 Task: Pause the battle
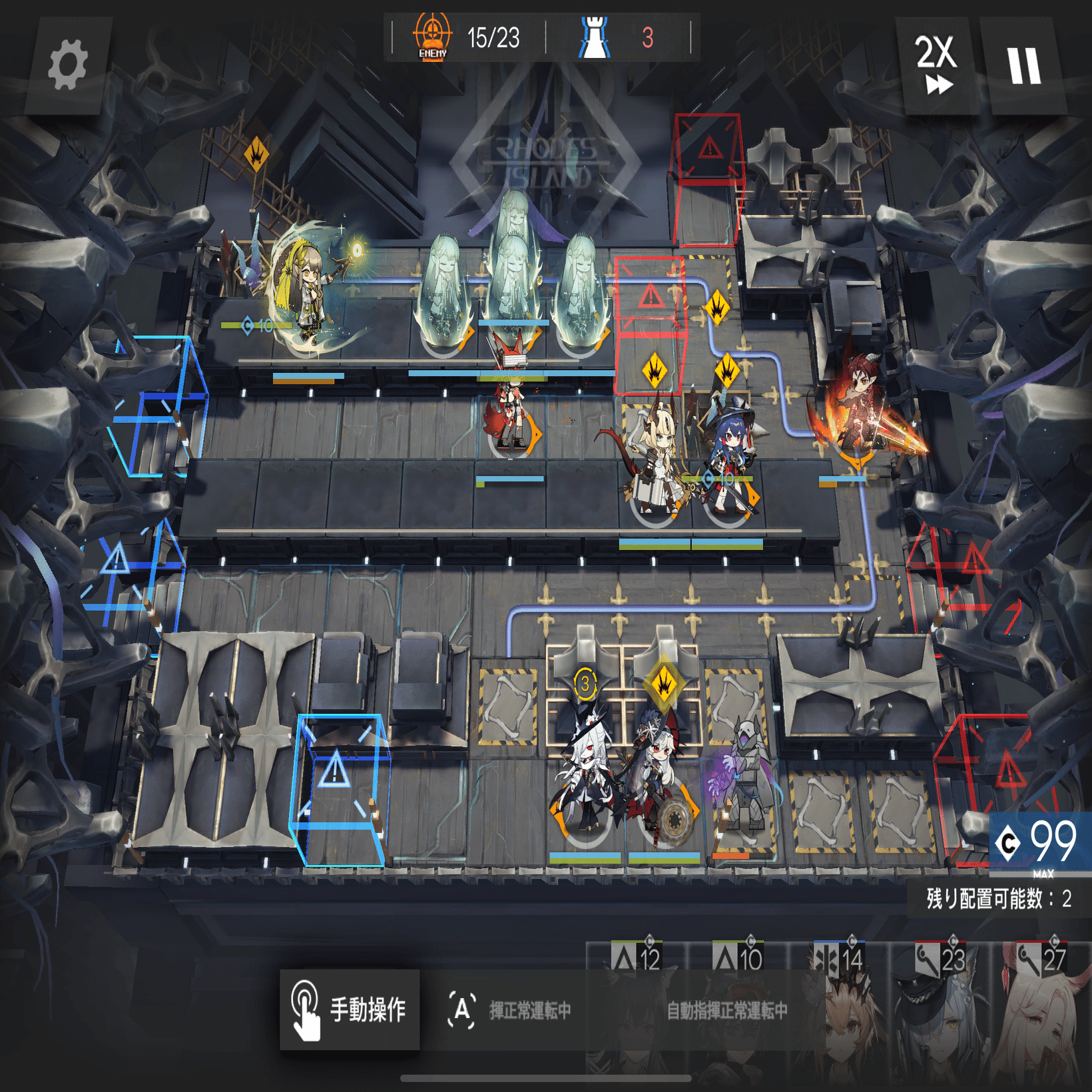click(x=1023, y=65)
